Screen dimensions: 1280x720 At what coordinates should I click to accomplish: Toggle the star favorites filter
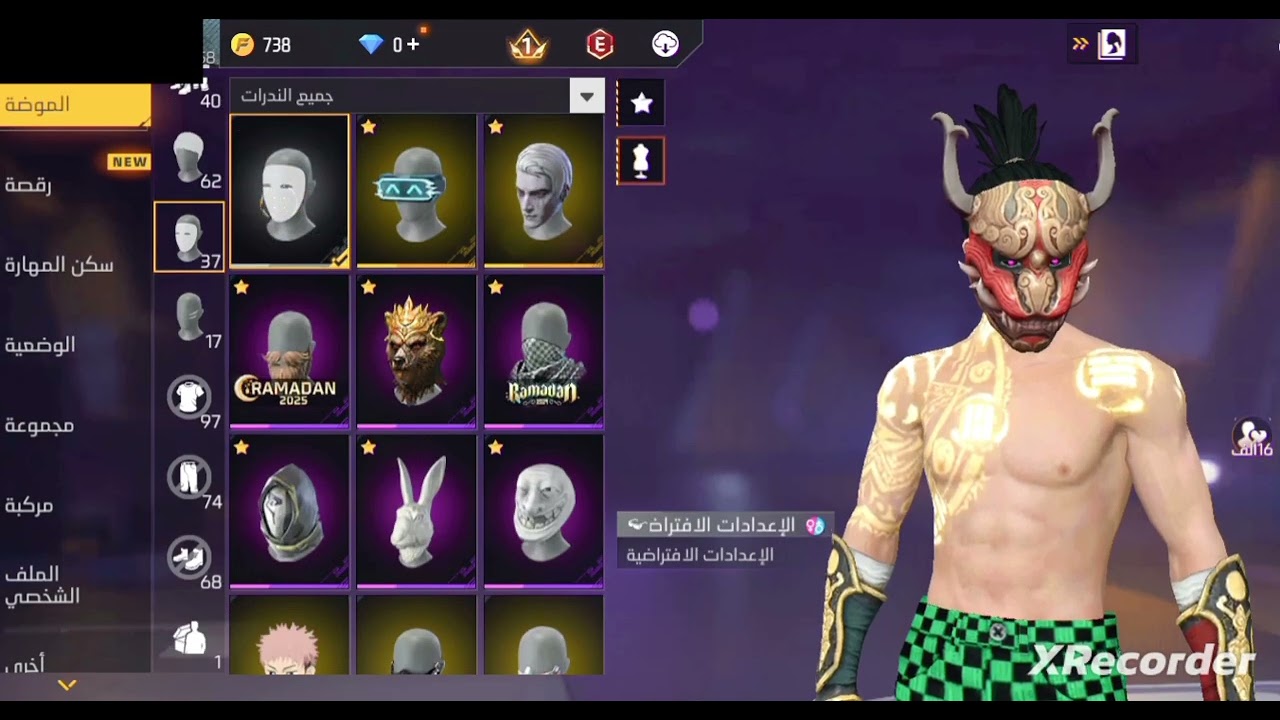pos(641,103)
